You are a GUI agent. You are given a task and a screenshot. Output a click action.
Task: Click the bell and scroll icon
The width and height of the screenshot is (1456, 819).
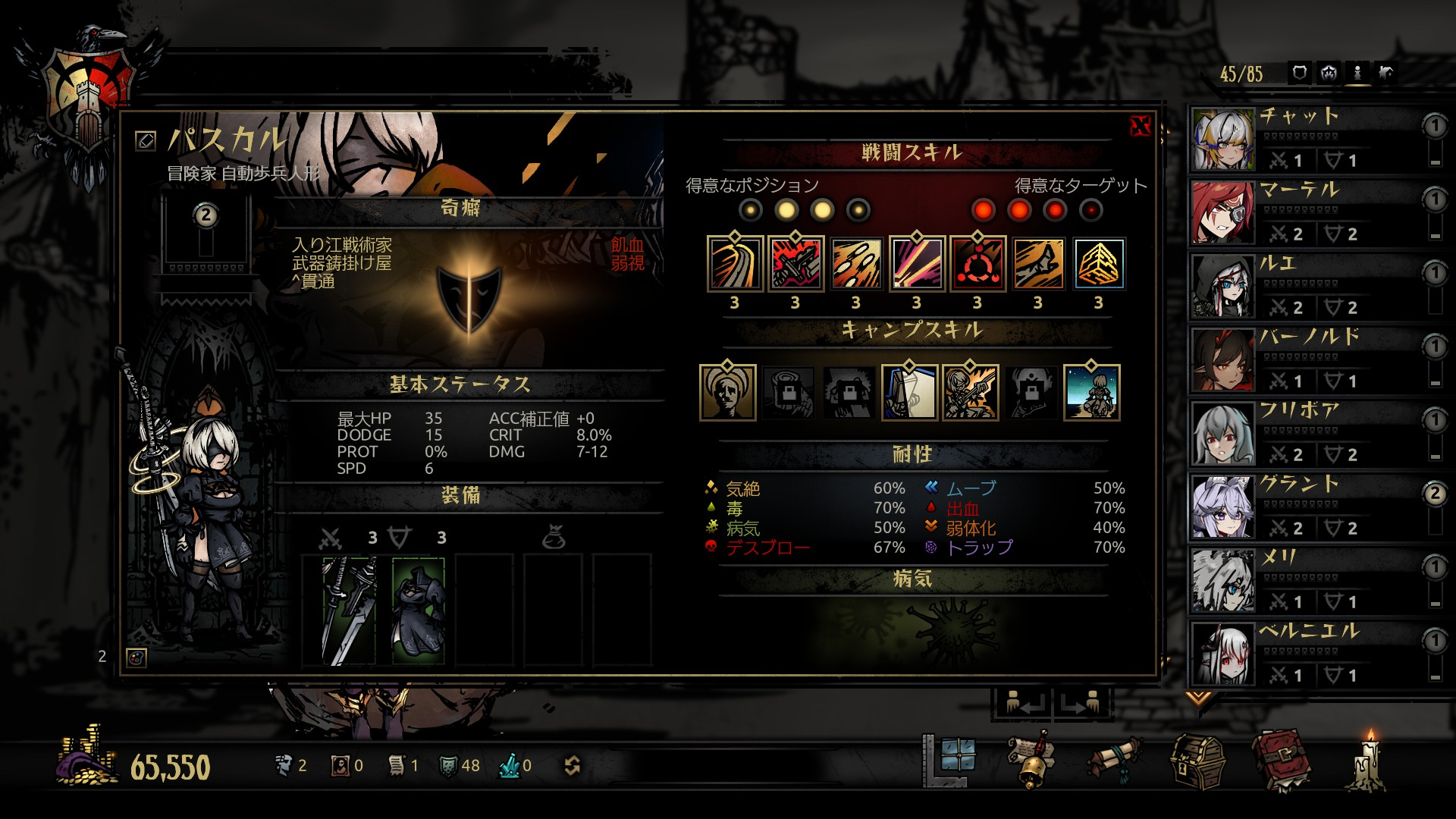tap(1032, 761)
